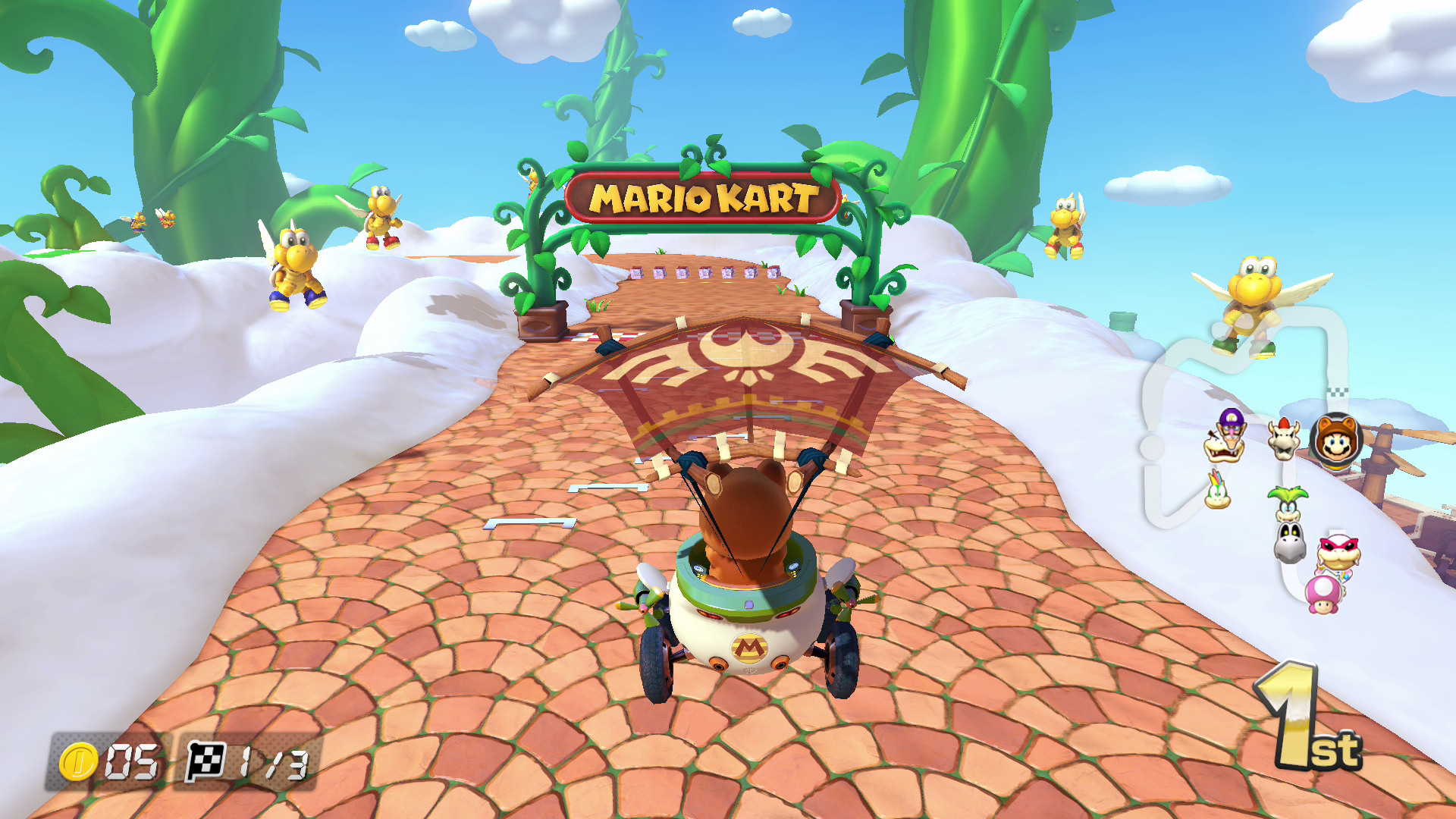Image resolution: width=1456 pixels, height=819 pixels.
Task: Choose Roy's pink-sunglasses minimap icon
Action: [x=1338, y=554]
